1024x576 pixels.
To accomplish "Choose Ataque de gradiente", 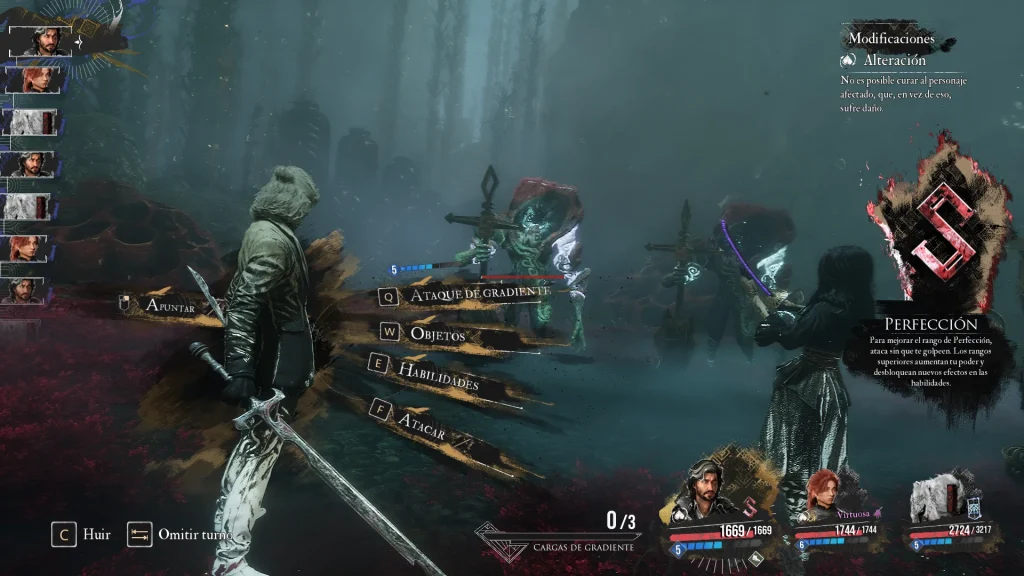I will (x=479, y=293).
